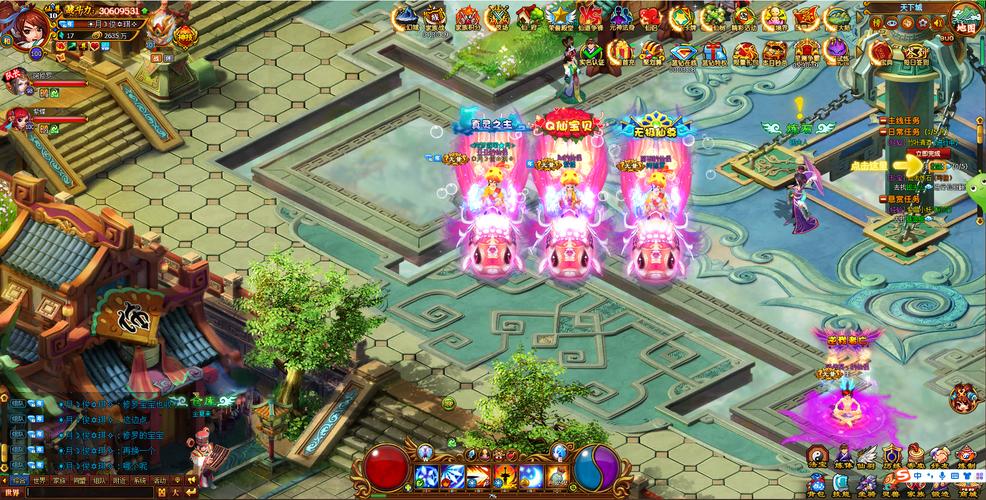The image size is (986, 500).
Task: Switch chat to the 家族 tab
Action: [x=60, y=480]
